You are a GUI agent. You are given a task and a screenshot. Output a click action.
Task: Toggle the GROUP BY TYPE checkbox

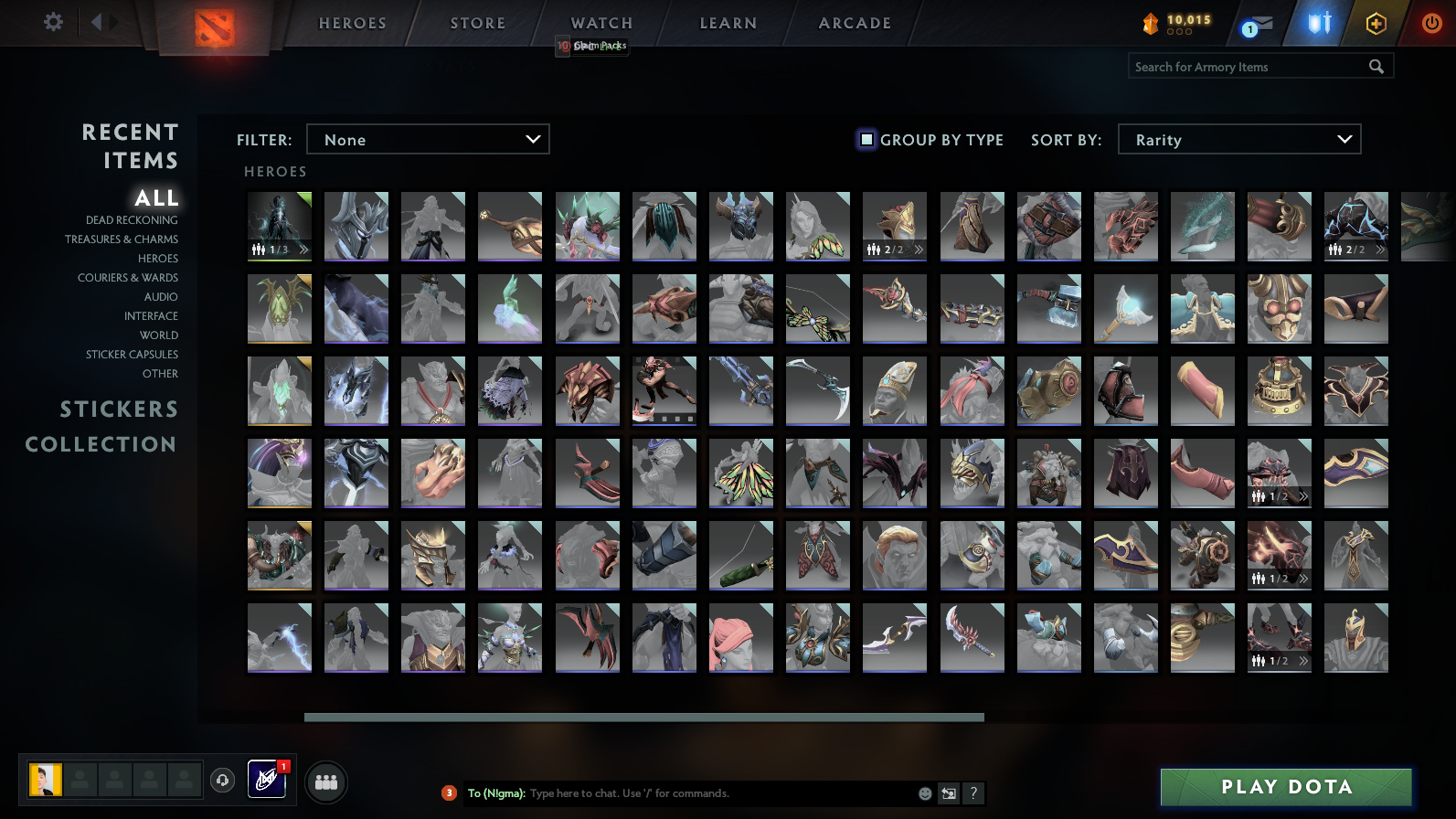pyautogui.click(x=866, y=139)
